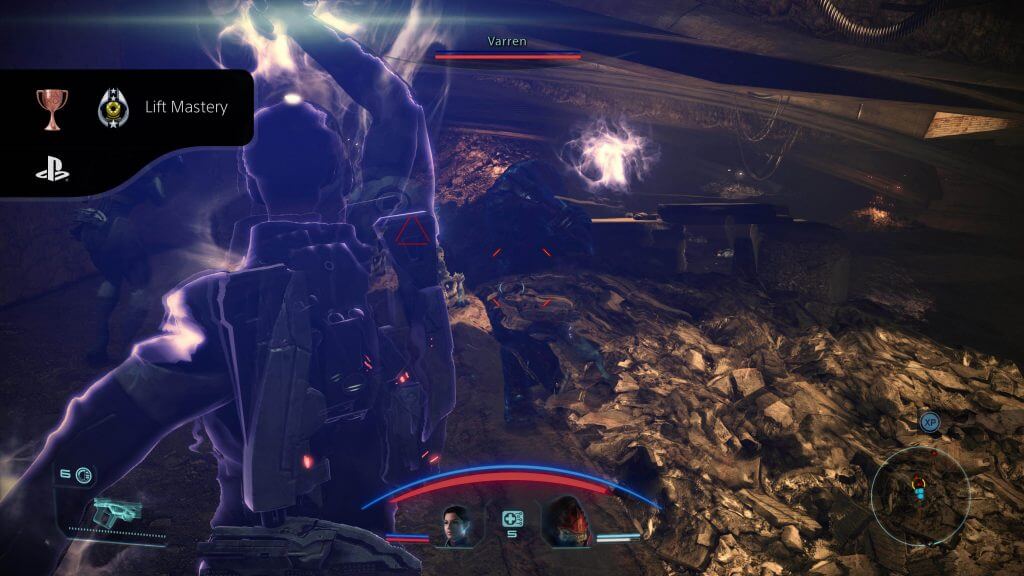Image resolution: width=1024 pixels, height=576 pixels.
Task: Click the grenade icon above the pistol
Action: pyautogui.click(x=82, y=474)
